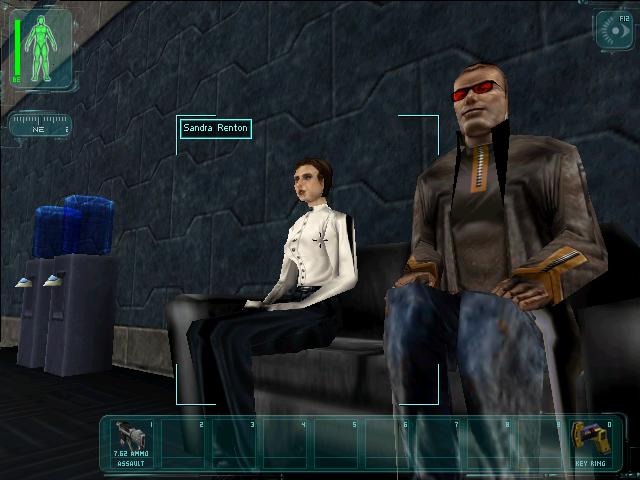Screen dimensions: 640x480
Task: Click the compass heading display
Action: click(x=41, y=127)
